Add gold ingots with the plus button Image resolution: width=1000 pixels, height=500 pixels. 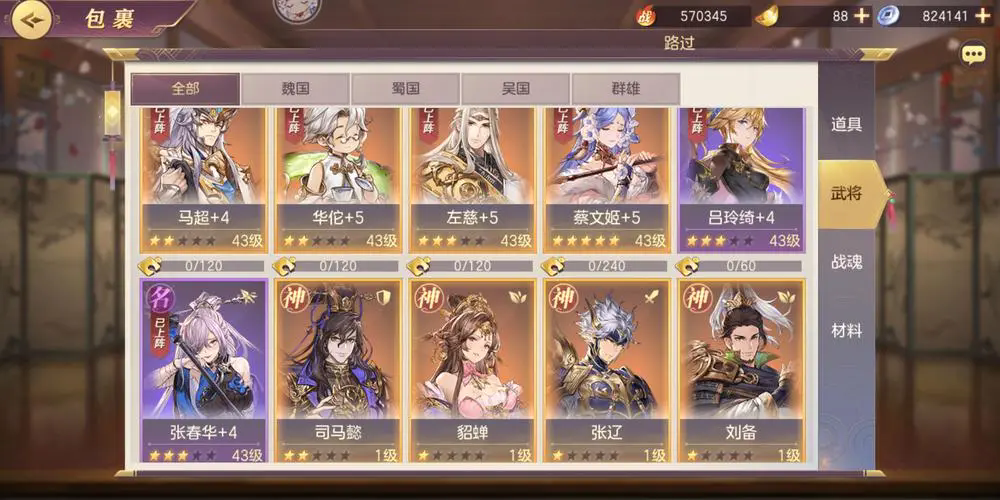(862, 16)
